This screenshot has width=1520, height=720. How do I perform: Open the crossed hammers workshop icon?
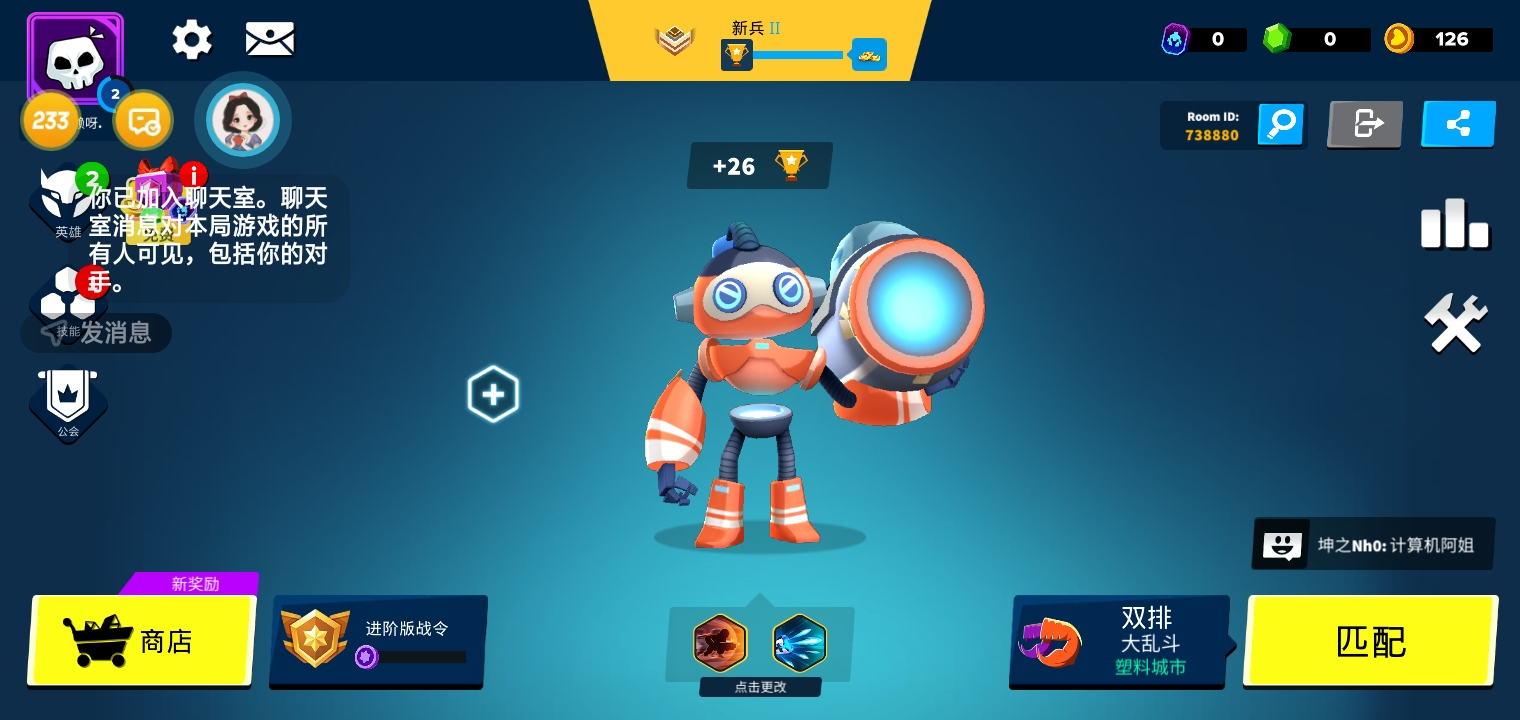(1455, 323)
